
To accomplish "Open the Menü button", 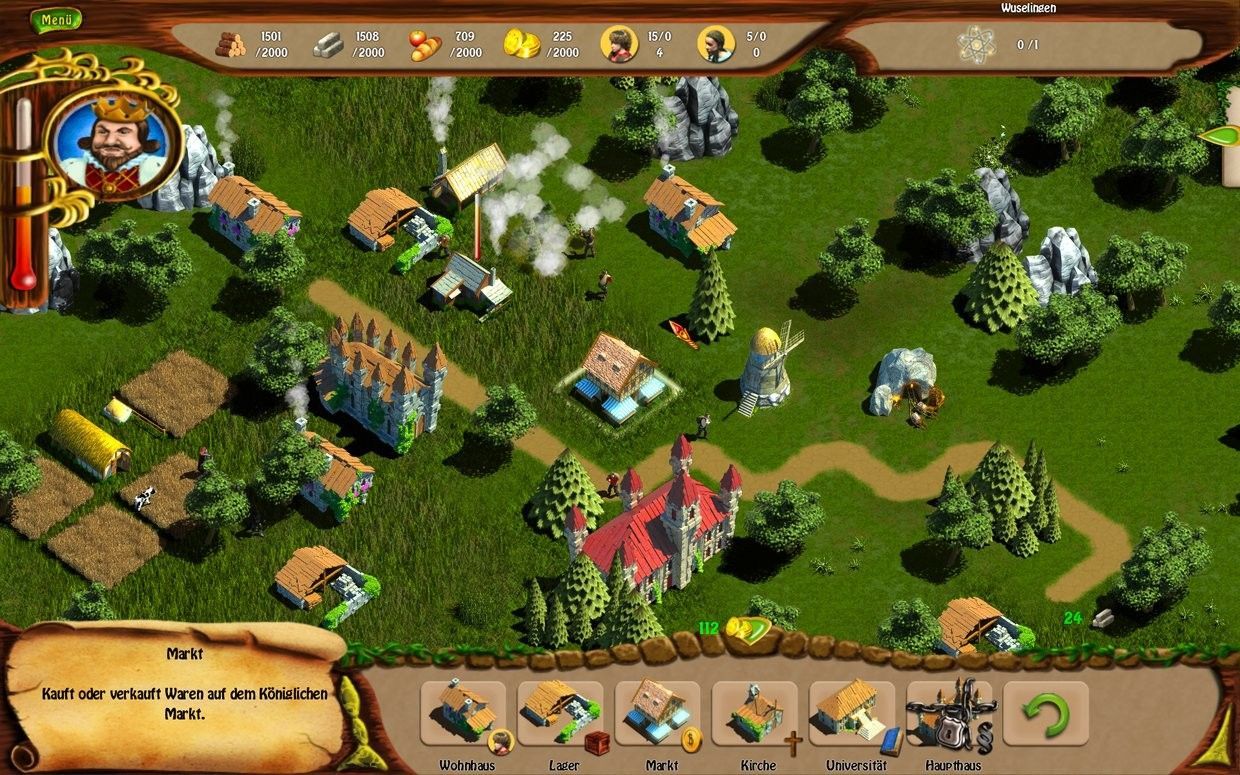I will tap(56, 19).
